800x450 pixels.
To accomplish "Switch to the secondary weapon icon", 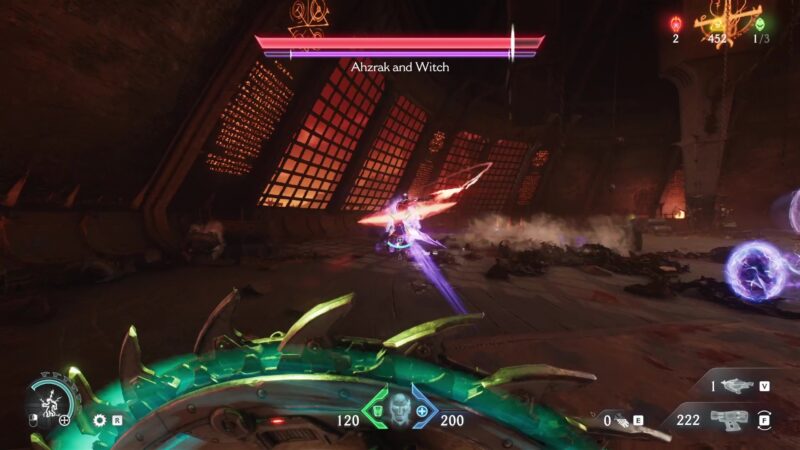I will coord(734,385).
